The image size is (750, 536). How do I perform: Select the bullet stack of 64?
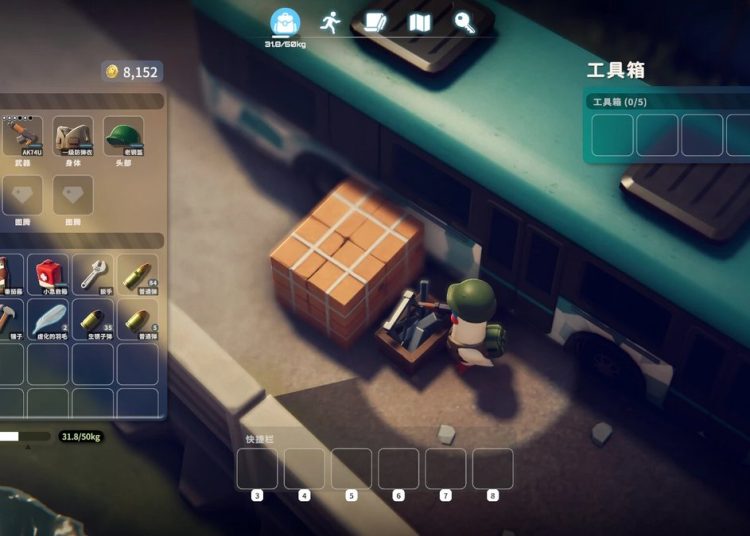pos(138,274)
